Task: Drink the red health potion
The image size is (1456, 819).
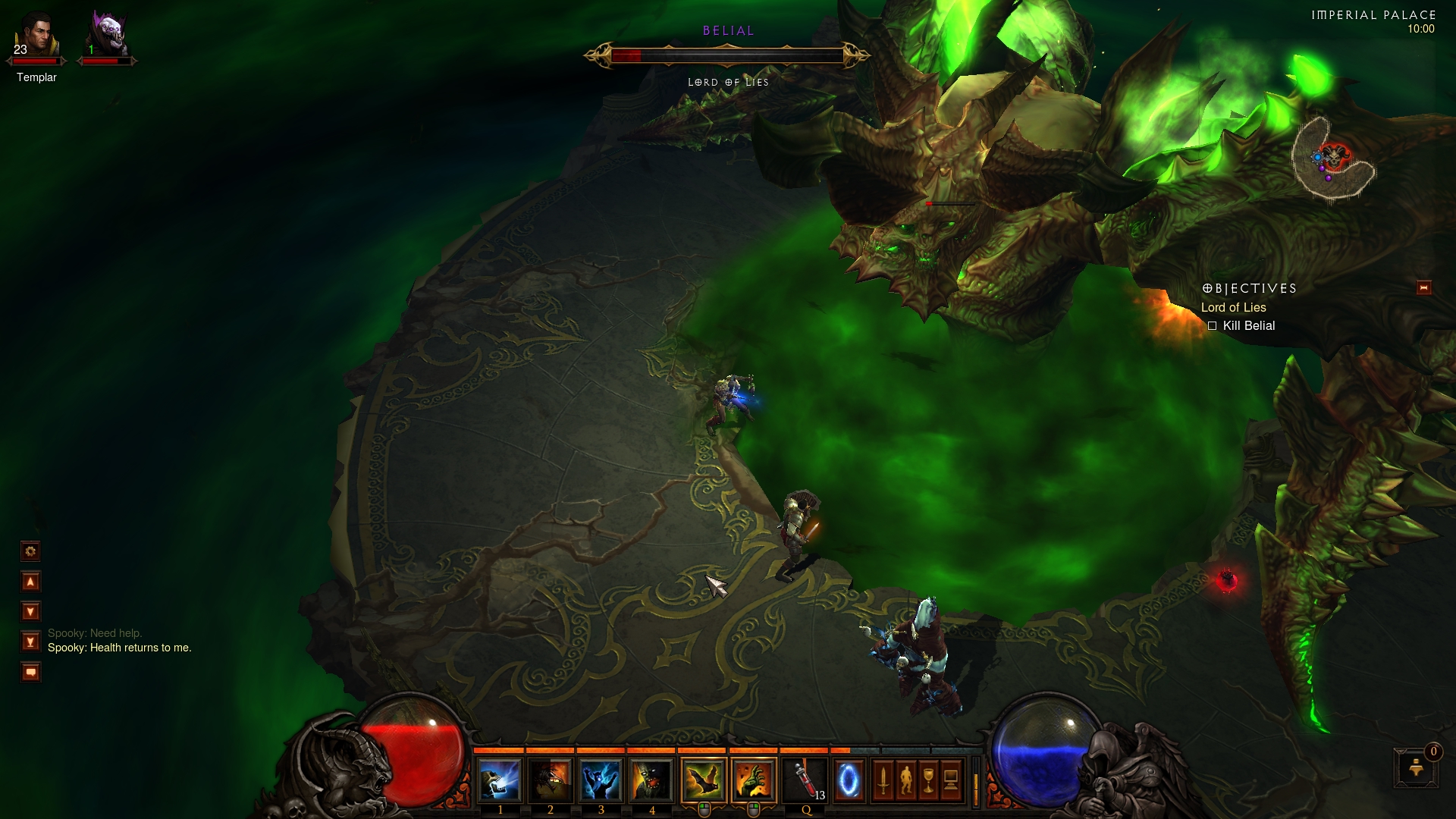Action: (805, 780)
